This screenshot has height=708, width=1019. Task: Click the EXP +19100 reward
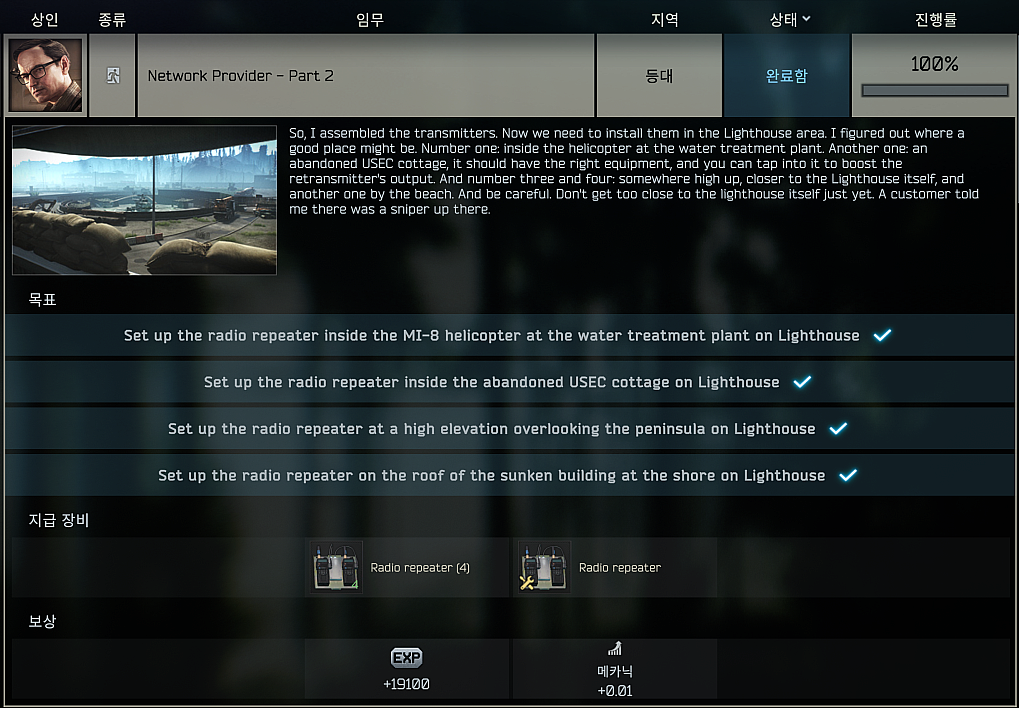coord(407,669)
